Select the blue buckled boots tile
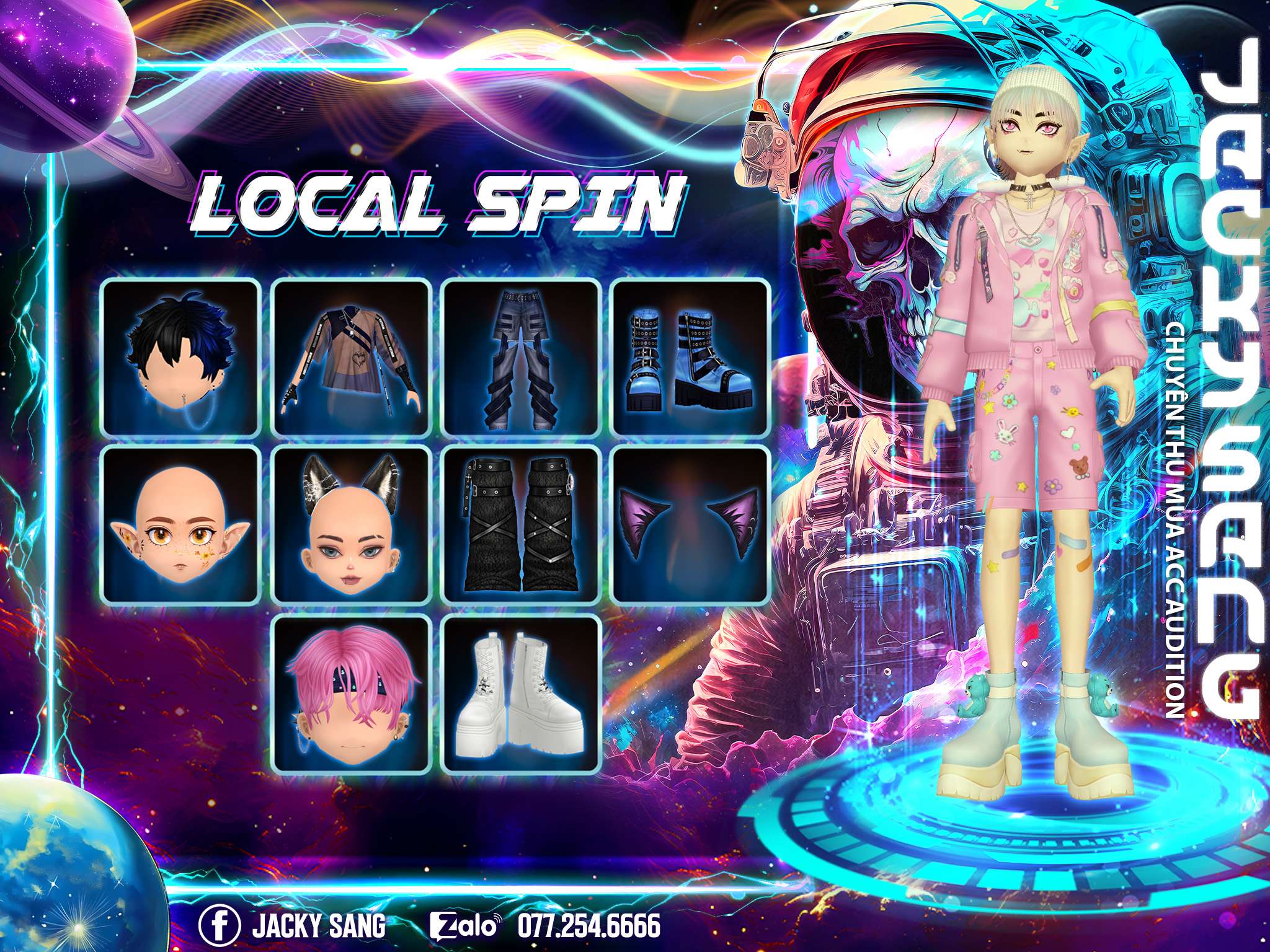The height and width of the screenshot is (952, 1270). coord(691,357)
